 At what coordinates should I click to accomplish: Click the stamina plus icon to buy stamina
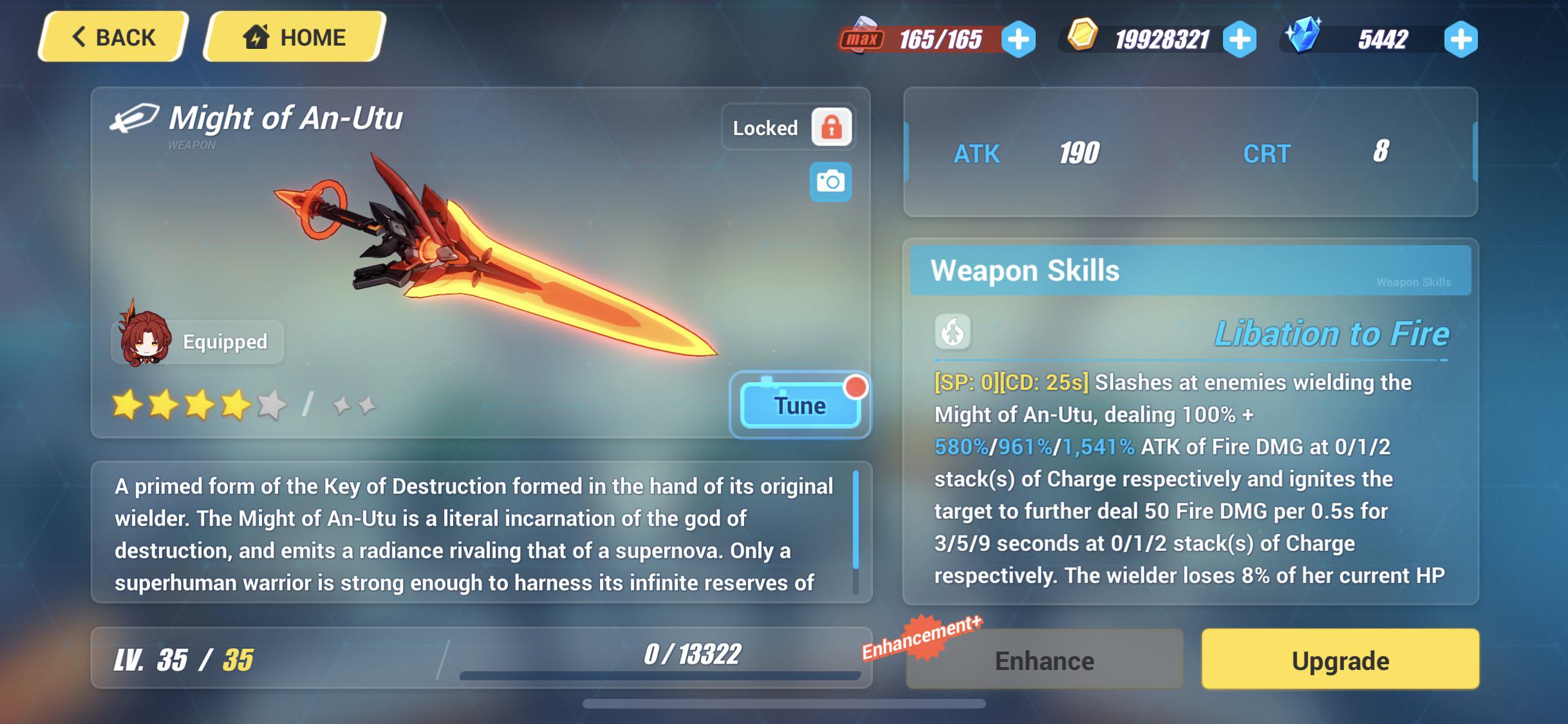tap(1018, 39)
